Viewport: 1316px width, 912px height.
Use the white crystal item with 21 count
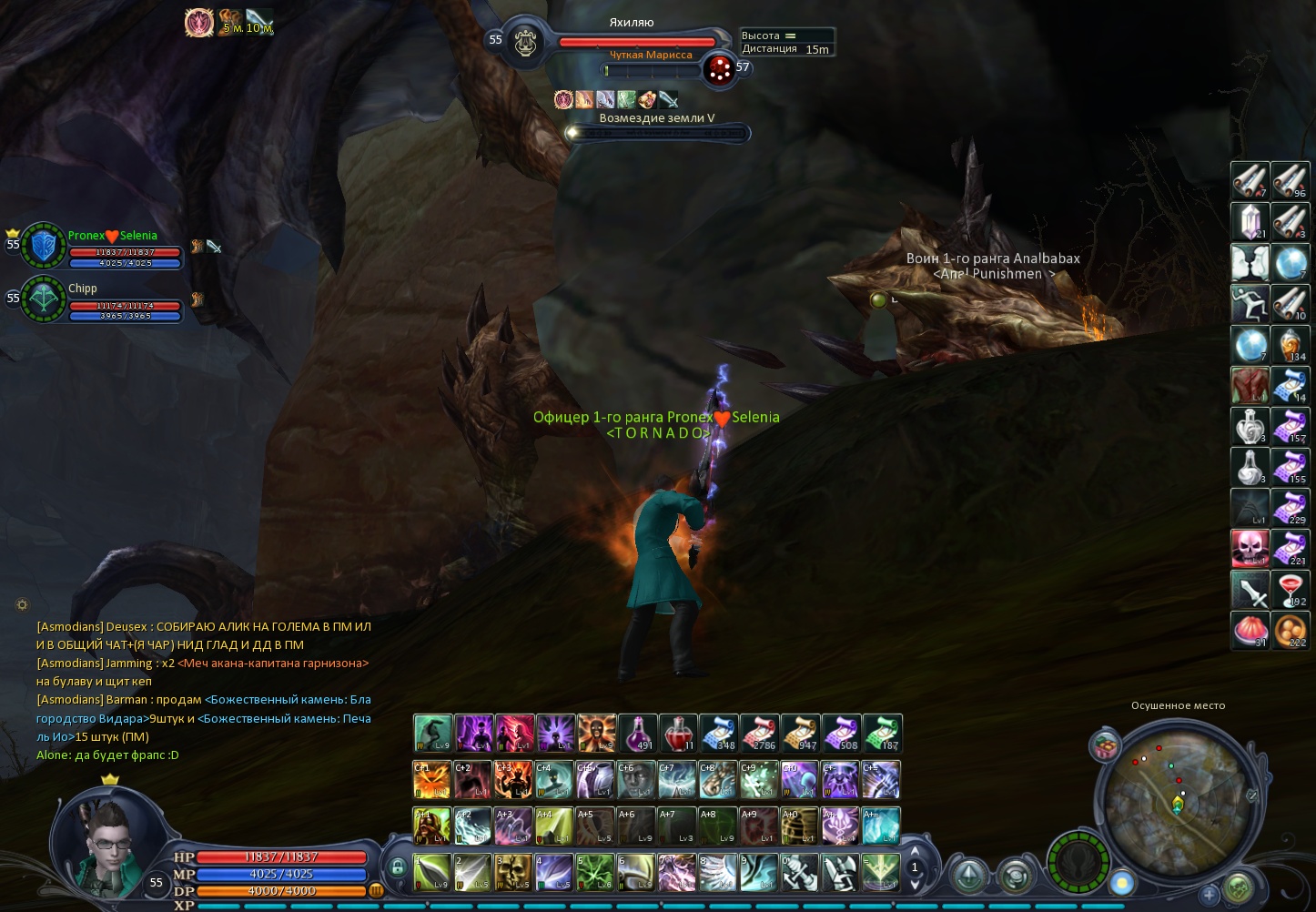pyautogui.click(x=1250, y=221)
